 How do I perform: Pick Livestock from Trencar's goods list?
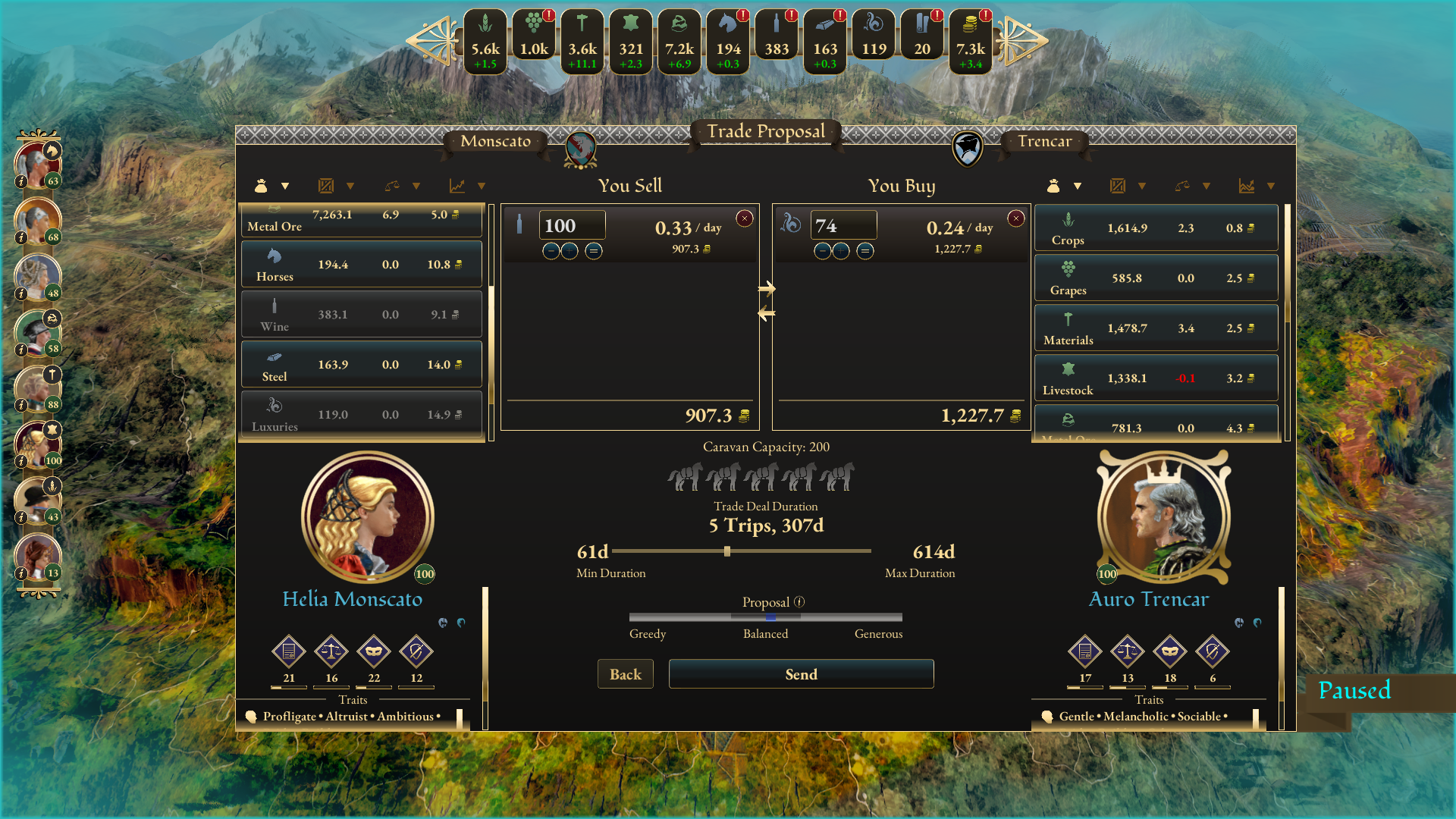pyautogui.click(x=1156, y=378)
